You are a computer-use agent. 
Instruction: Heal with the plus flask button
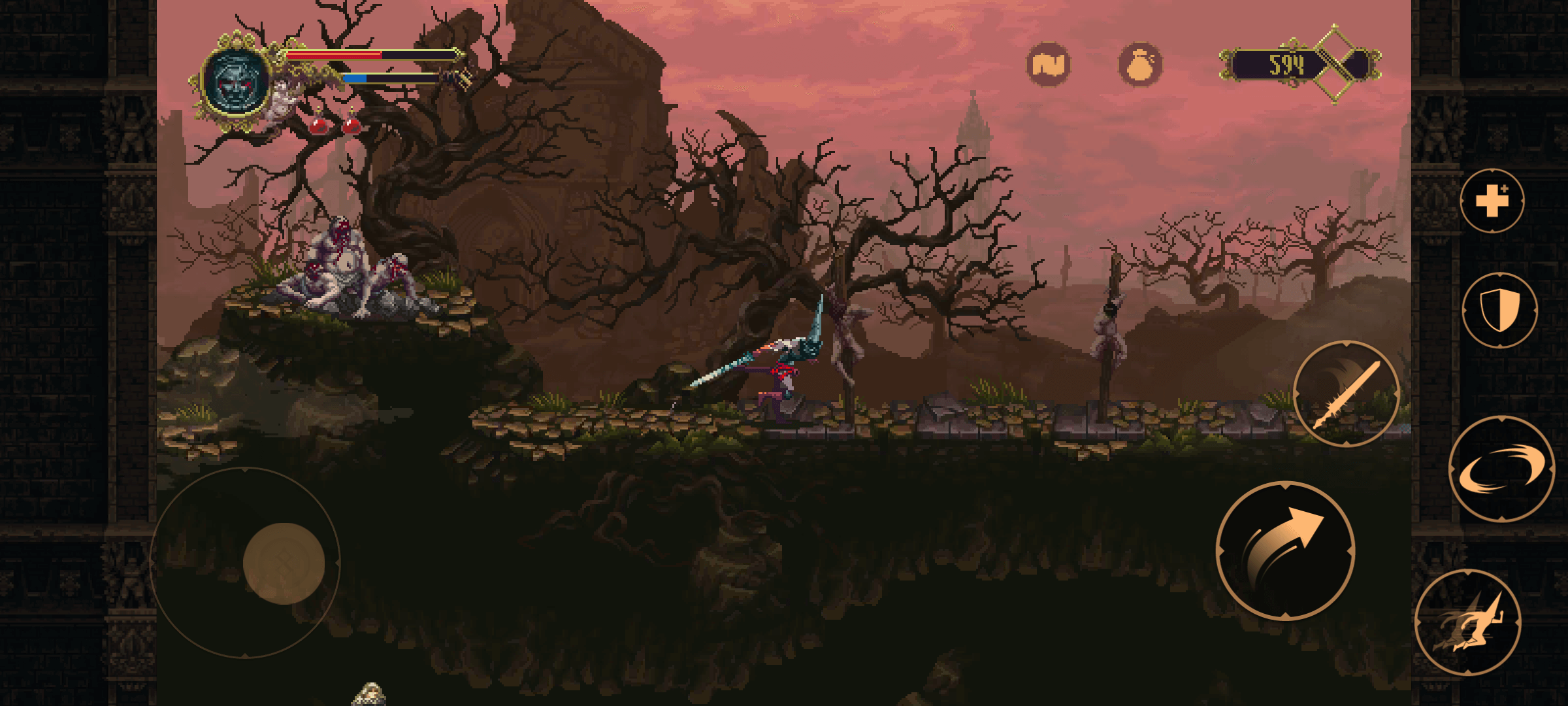tap(1492, 201)
